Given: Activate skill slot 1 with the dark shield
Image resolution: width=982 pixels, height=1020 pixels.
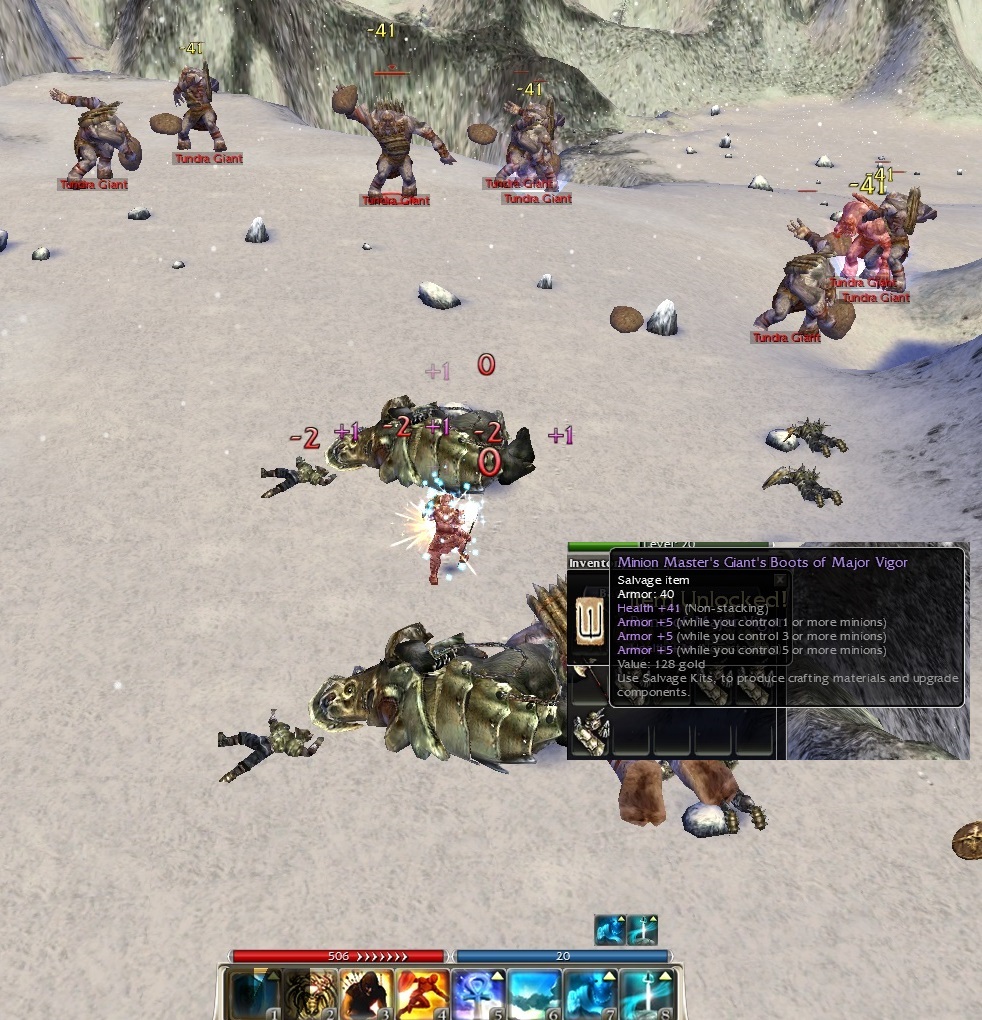Looking at the screenshot, I should point(253,994).
